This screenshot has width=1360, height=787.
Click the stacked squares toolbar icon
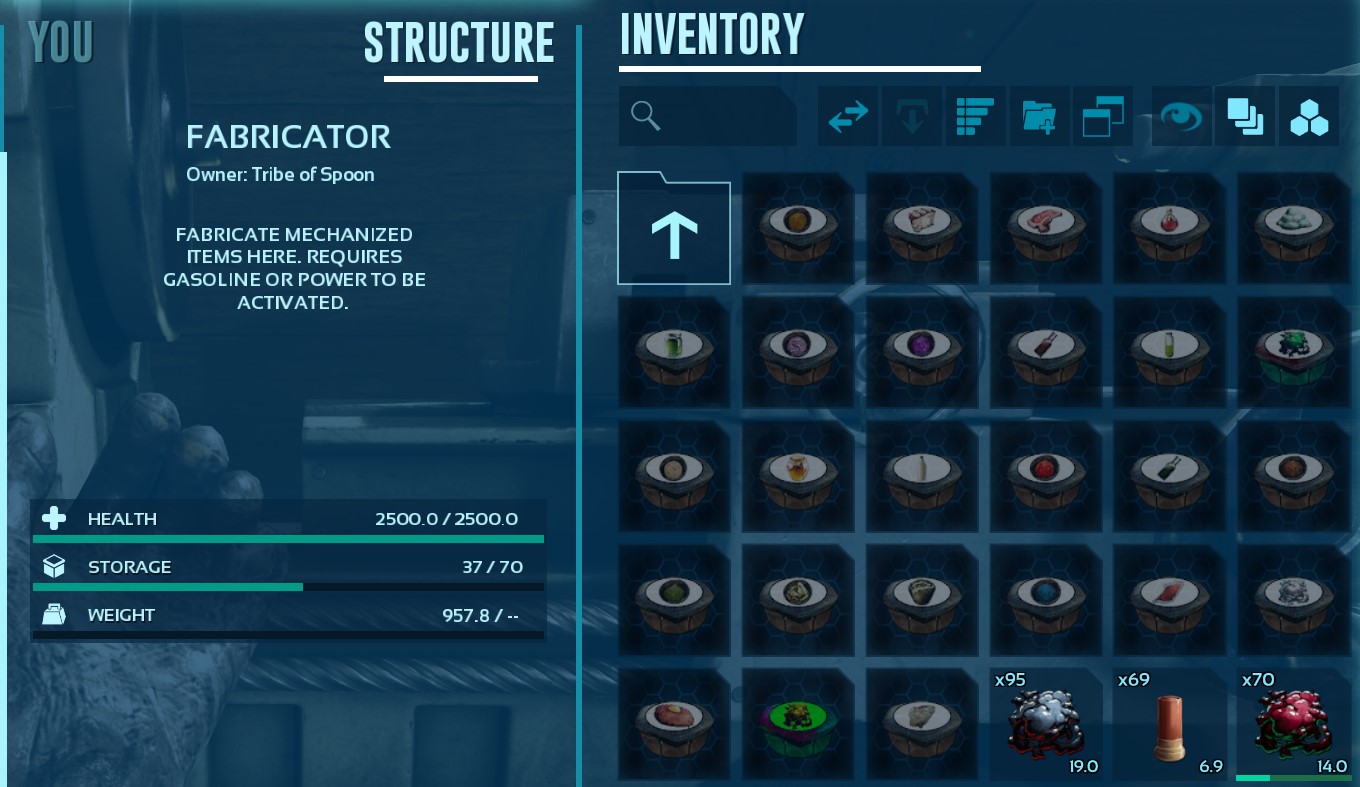coord(1244,116)
